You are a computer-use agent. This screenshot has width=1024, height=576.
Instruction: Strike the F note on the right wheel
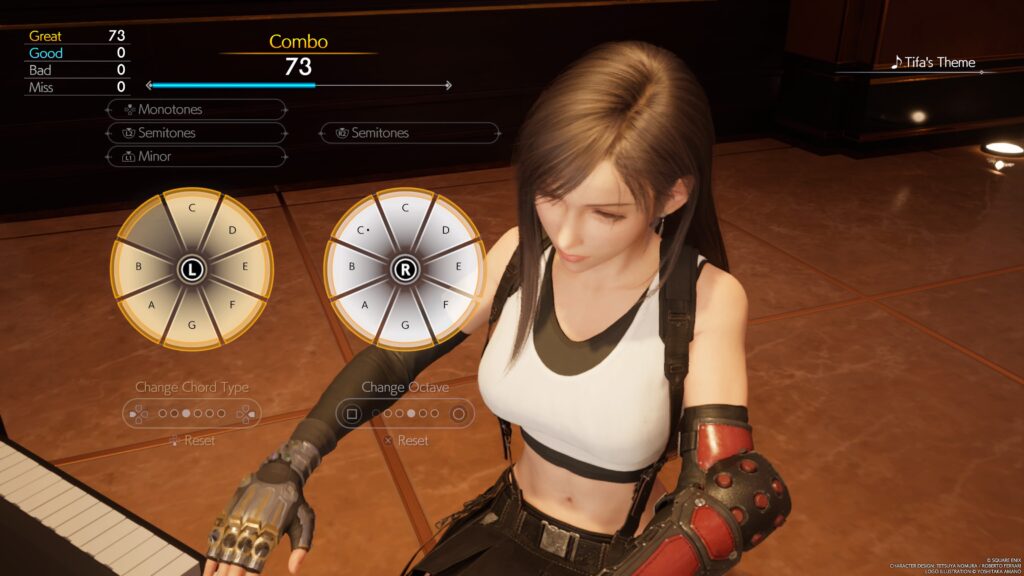(x=445, y=305)
